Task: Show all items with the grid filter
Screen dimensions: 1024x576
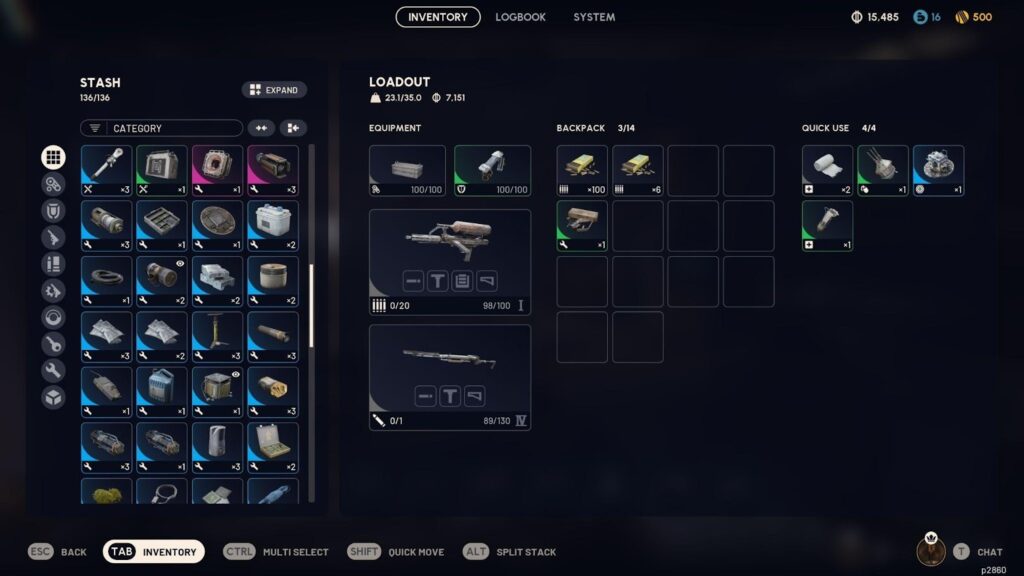Action: click(x=53, y=158)
